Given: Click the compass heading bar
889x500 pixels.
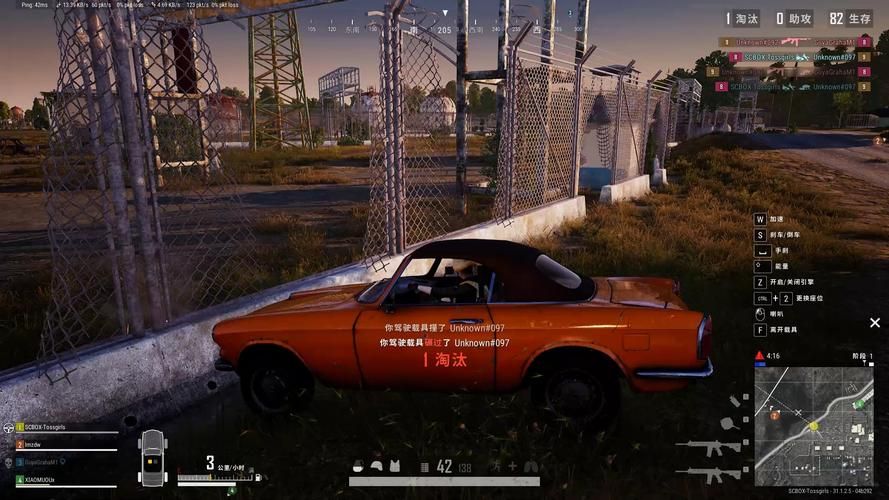Looking at the screenshot, I should tap(444, 30).
